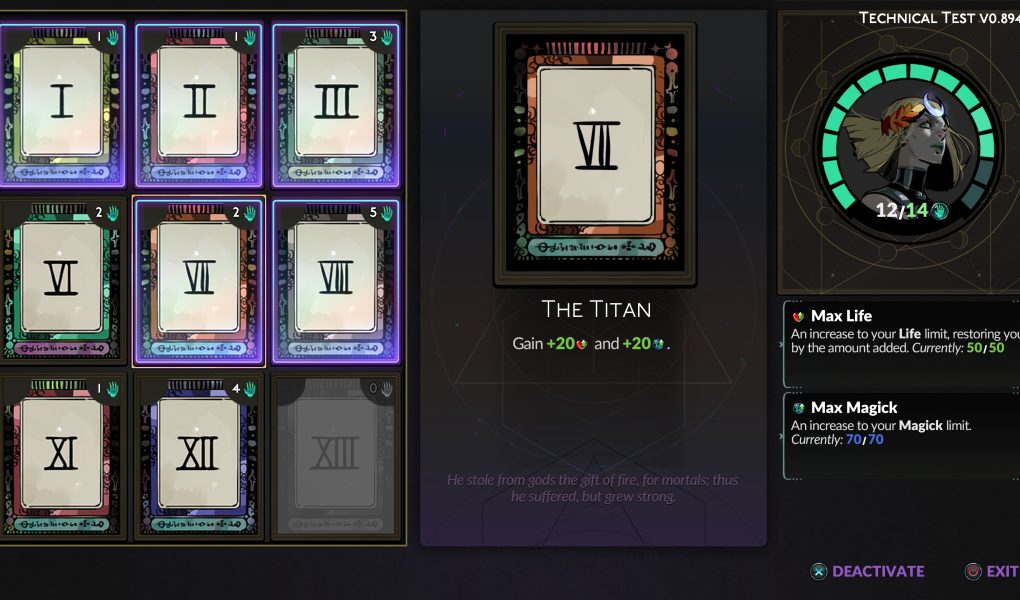Viewport: 1020px width, 600px height.
Task: Deactivate the selected Titan card
Action: [867, 571]
